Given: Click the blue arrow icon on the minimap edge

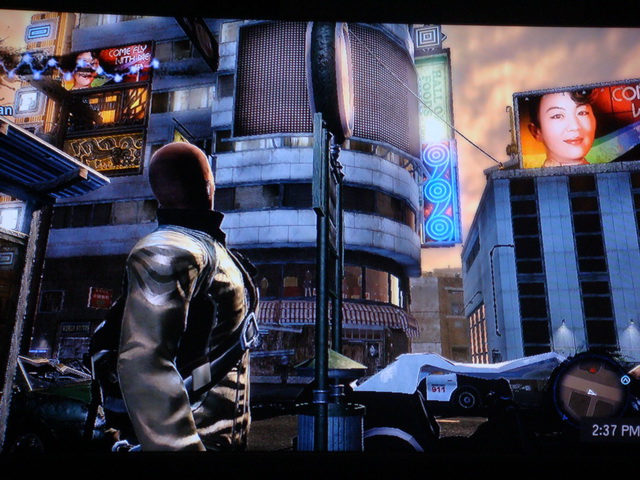Looking at the screenshot, I should 625,380.
